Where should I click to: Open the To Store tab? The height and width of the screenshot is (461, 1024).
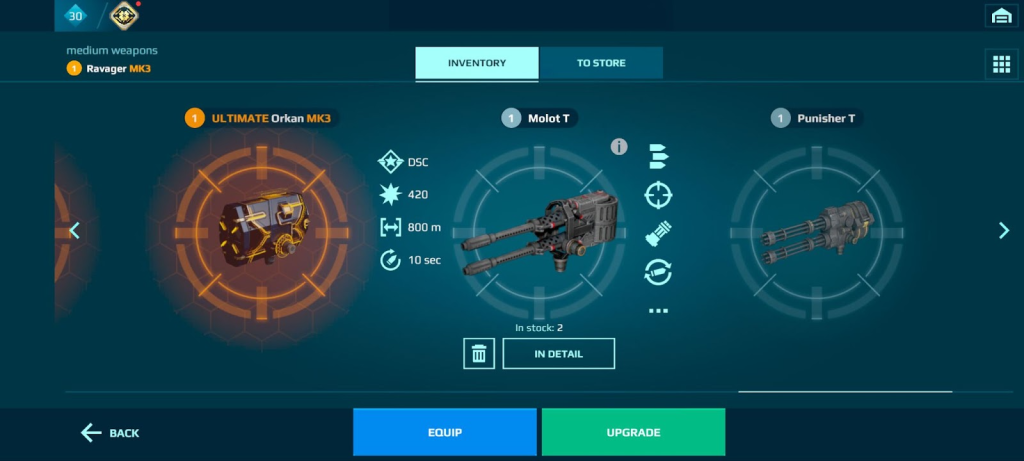coord(601,63)
